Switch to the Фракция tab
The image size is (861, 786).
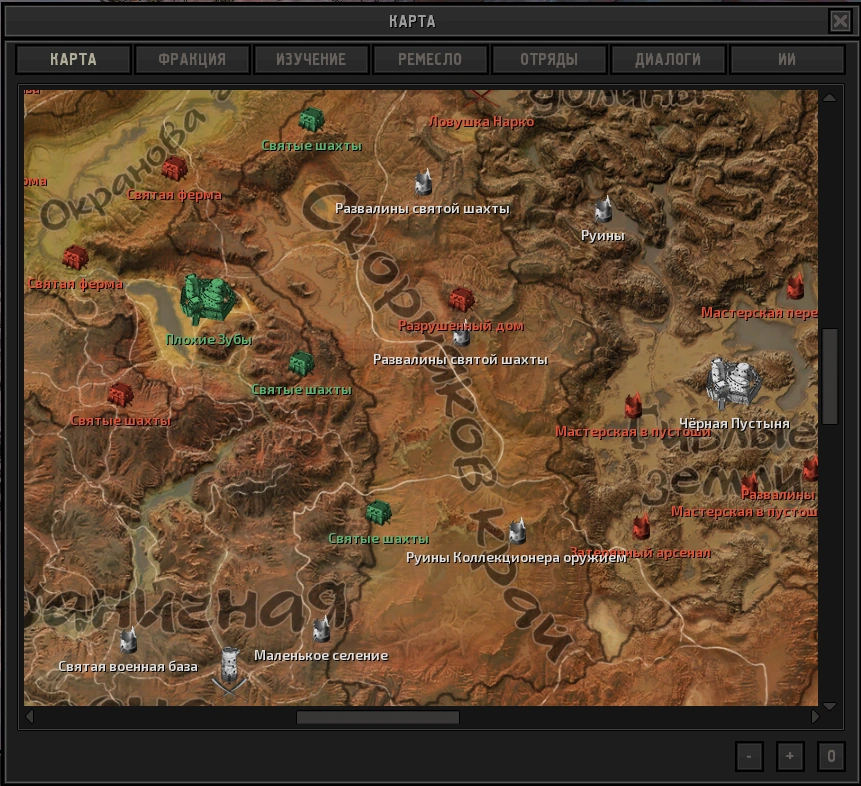pos(192,59)
